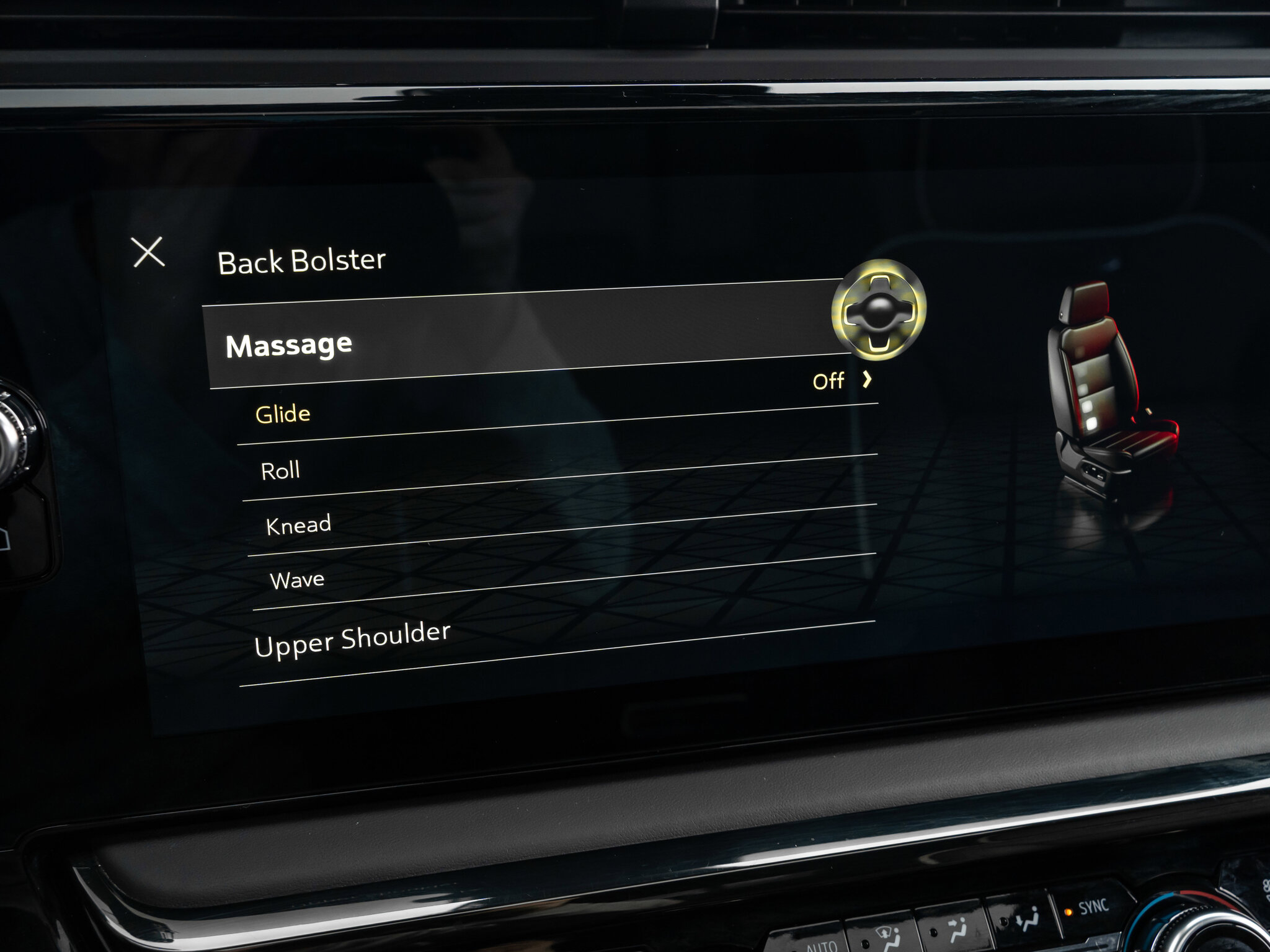Image resolution: width=1270 pixels, height=952 pixels.
Task: Select the Massage menu row
Action: point(289,345)
